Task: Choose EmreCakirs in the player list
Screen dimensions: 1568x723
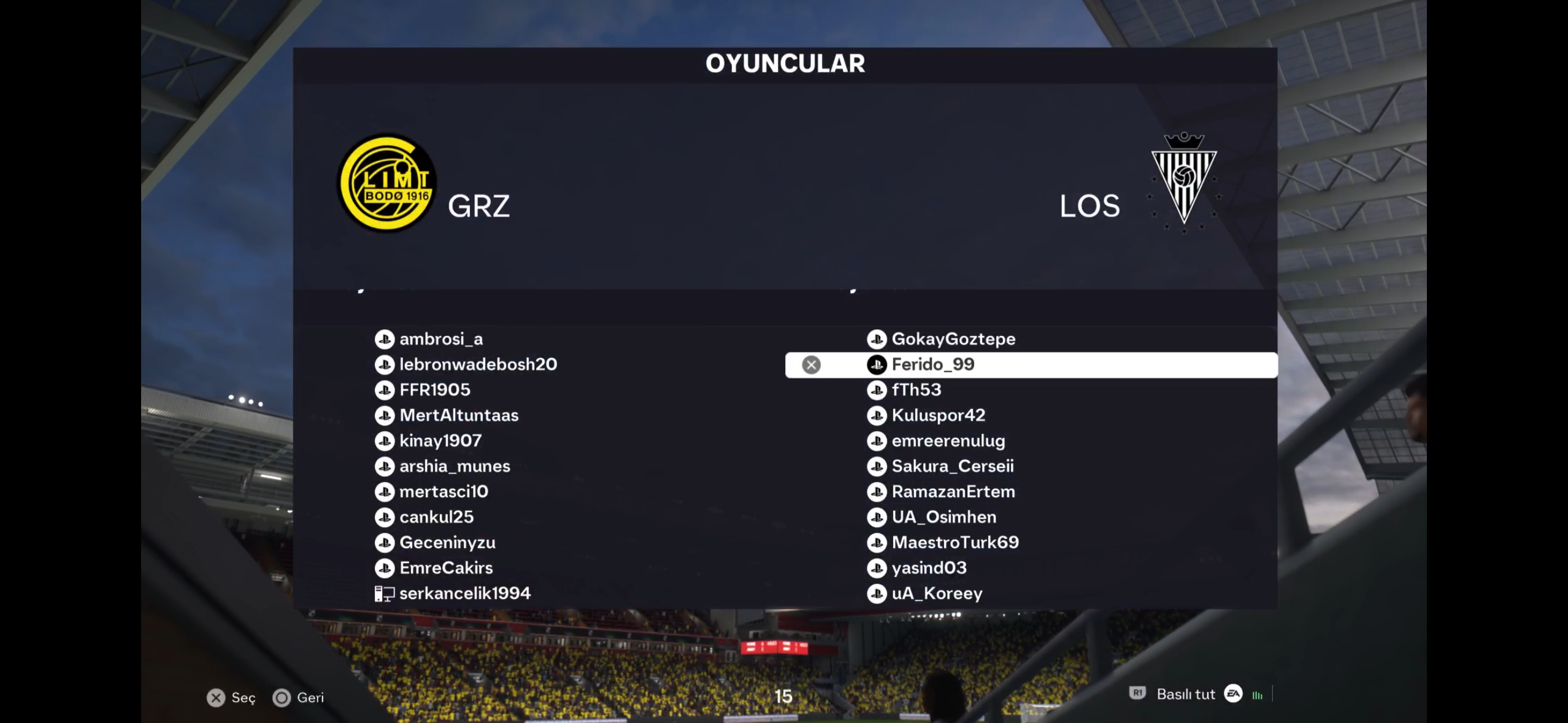Action: click(445, 568)
